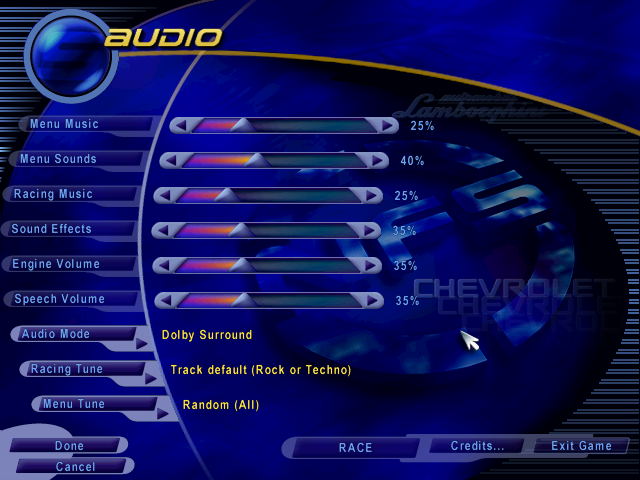Lower Speech Volume with its left arrow
The image size is (640, 480).
162,300
